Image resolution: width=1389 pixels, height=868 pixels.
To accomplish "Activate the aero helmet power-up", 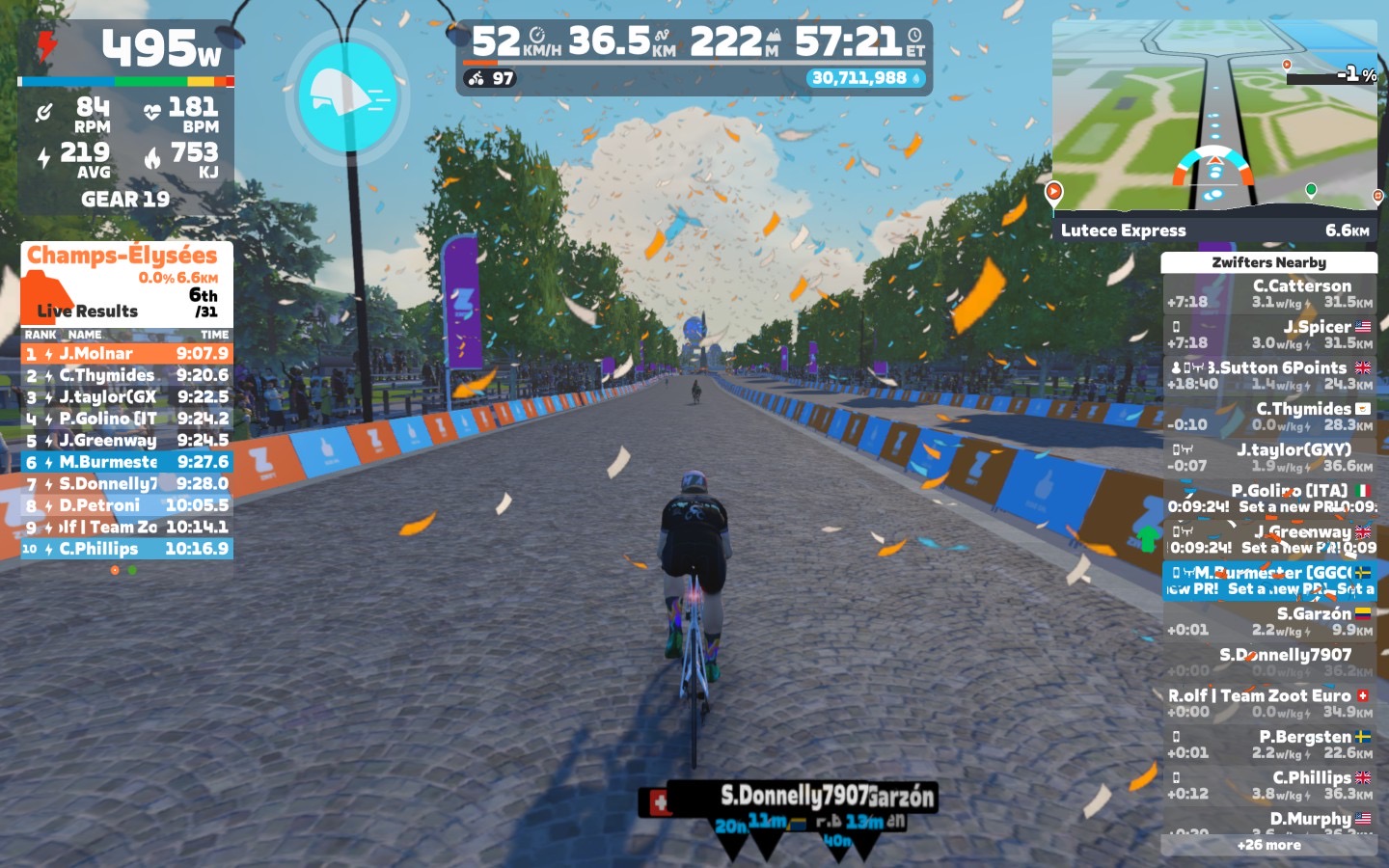I will click(347, 96).
